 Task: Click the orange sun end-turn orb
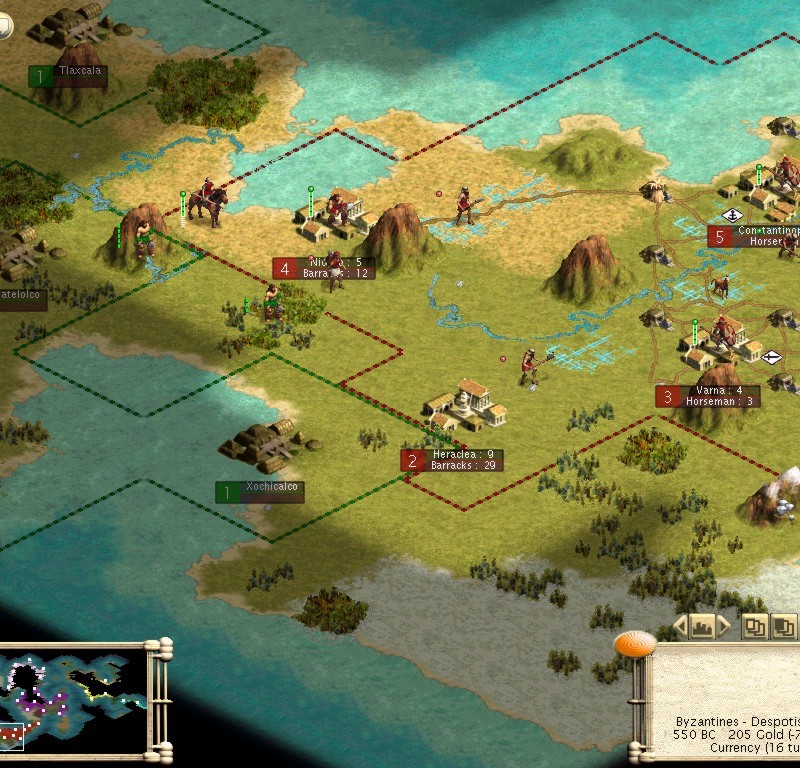click(x=634, y=644)
